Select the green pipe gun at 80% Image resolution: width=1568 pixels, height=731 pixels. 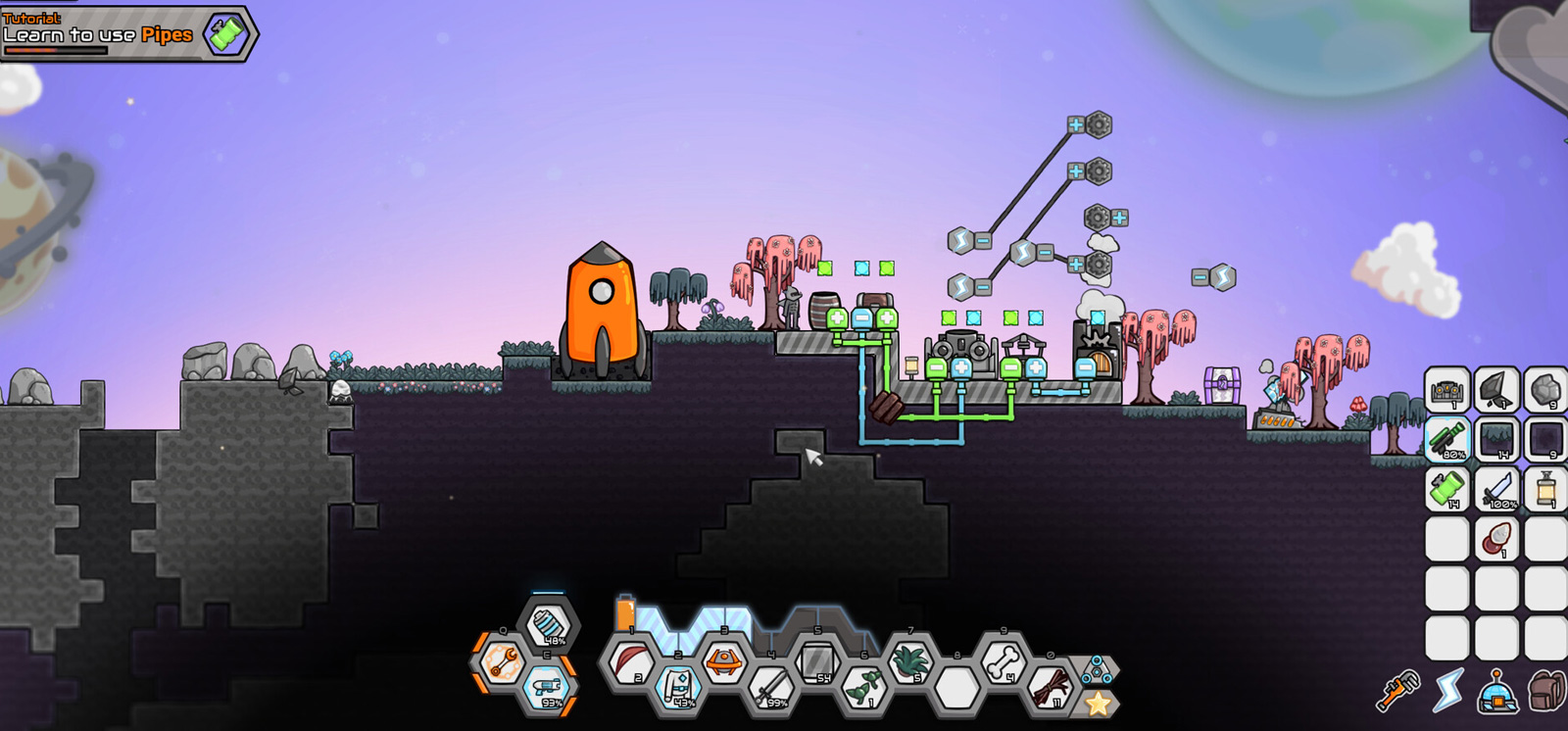pyautogui.click(x=1446, y=439)
